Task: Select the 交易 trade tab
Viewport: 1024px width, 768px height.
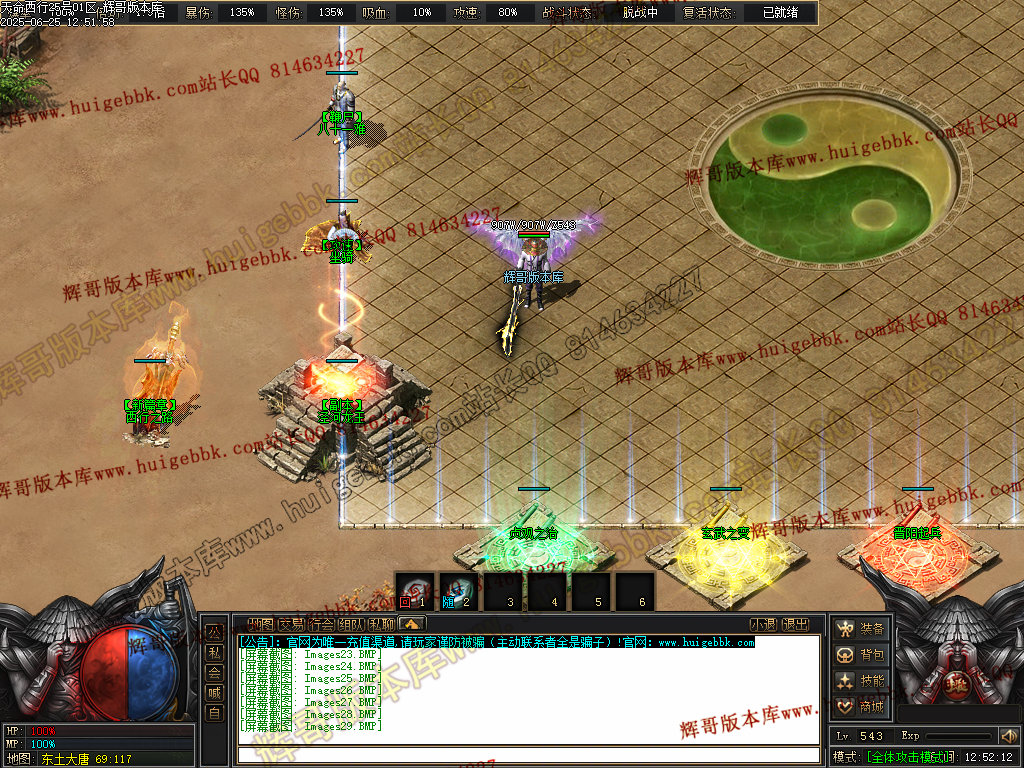Action: point(291,624)
